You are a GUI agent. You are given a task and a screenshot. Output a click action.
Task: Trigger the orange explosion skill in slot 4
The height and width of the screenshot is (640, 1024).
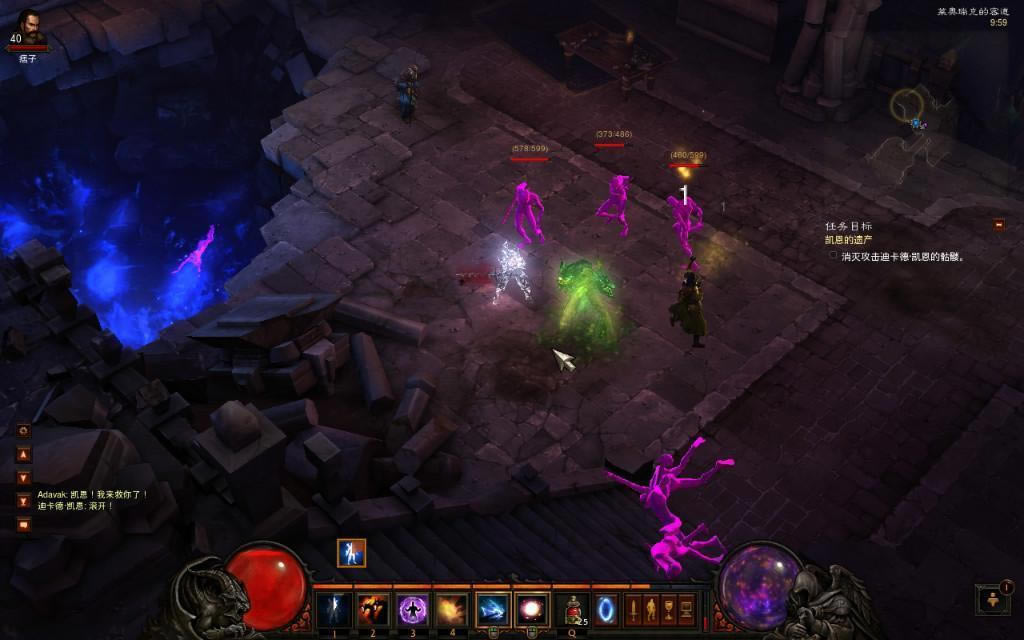pyautogui.click(x=452, y=609)
